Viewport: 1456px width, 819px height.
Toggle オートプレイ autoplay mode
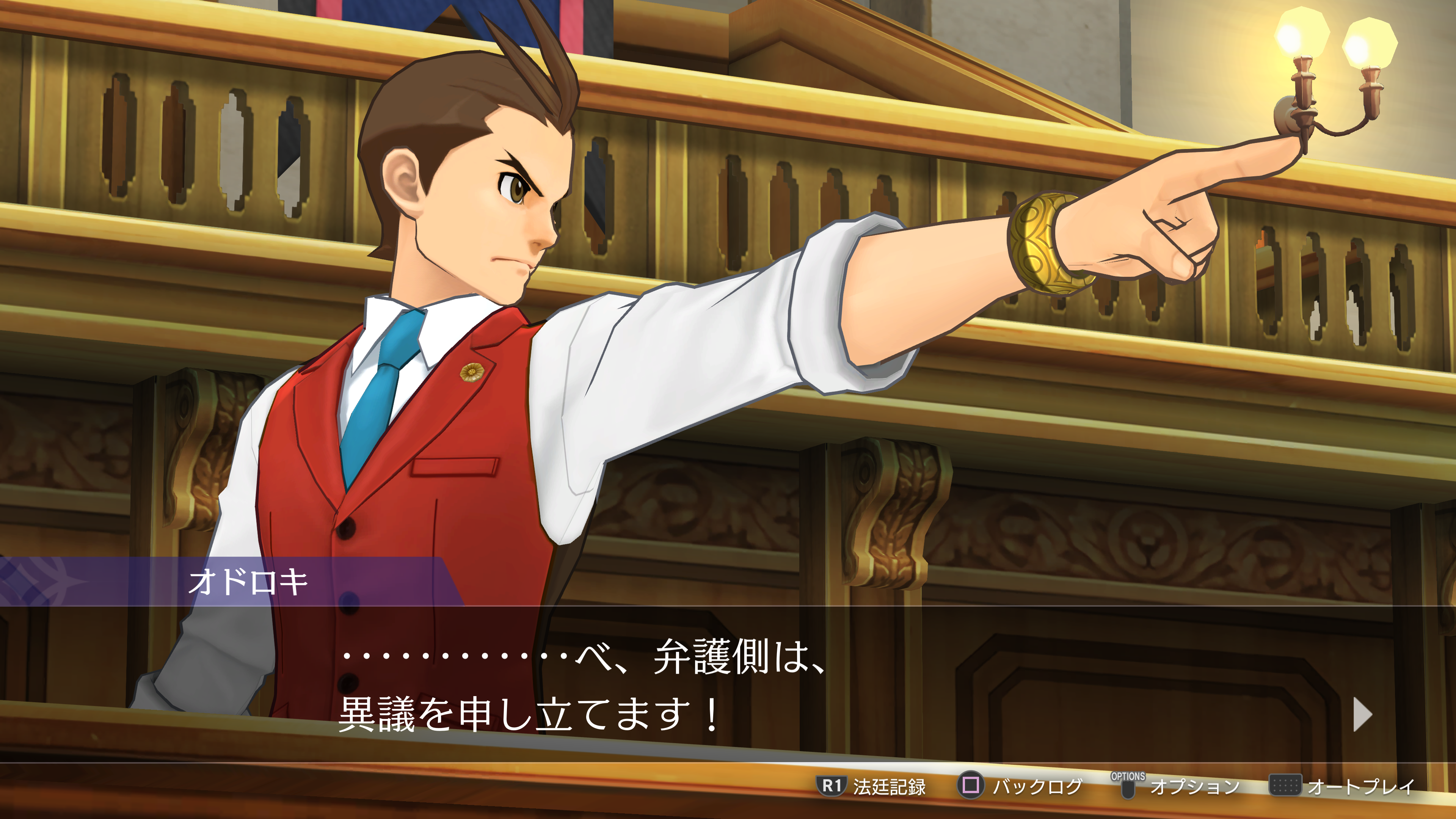coord(1342,786)
